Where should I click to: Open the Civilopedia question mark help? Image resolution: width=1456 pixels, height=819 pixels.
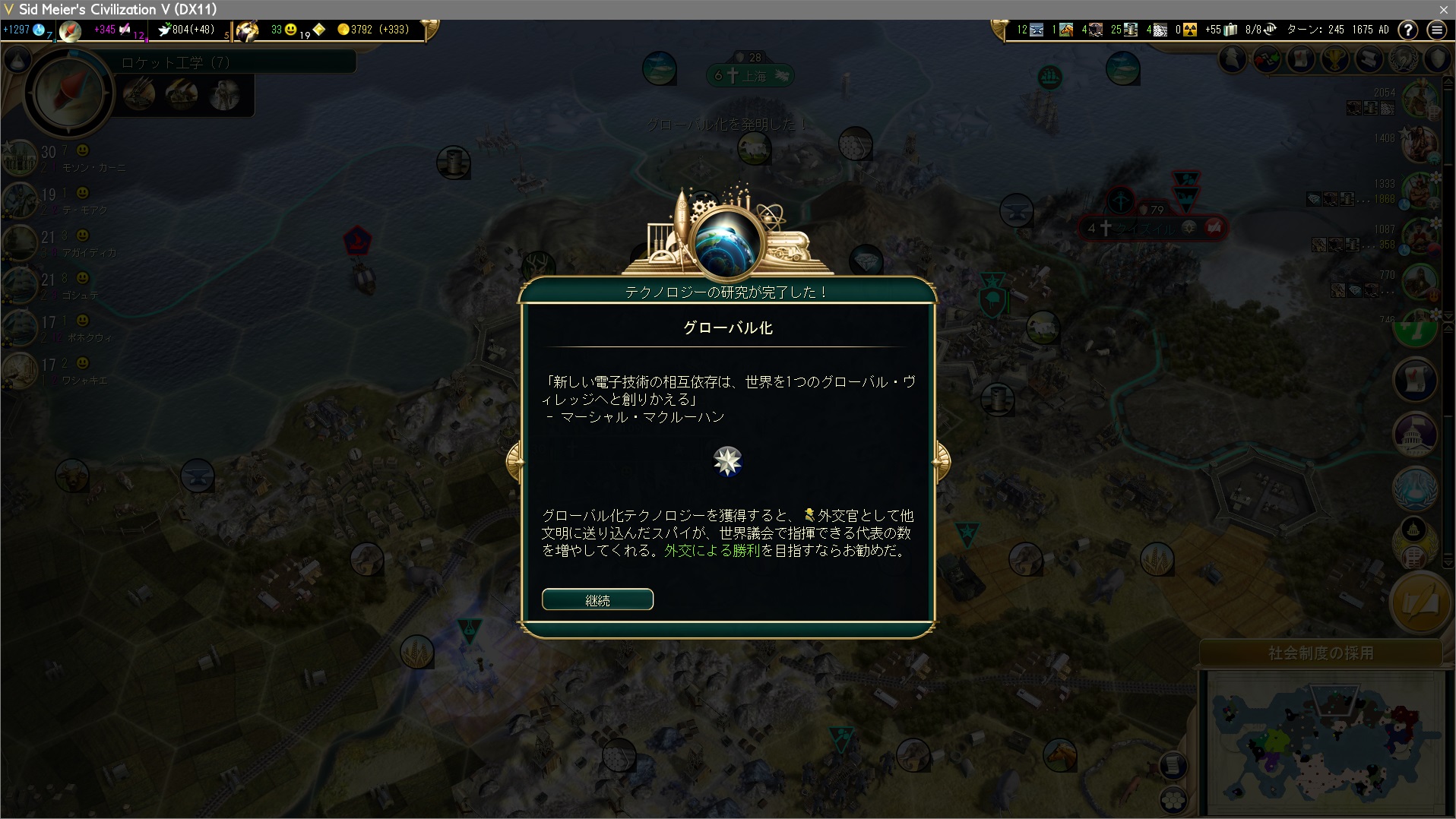(1407, 30)
